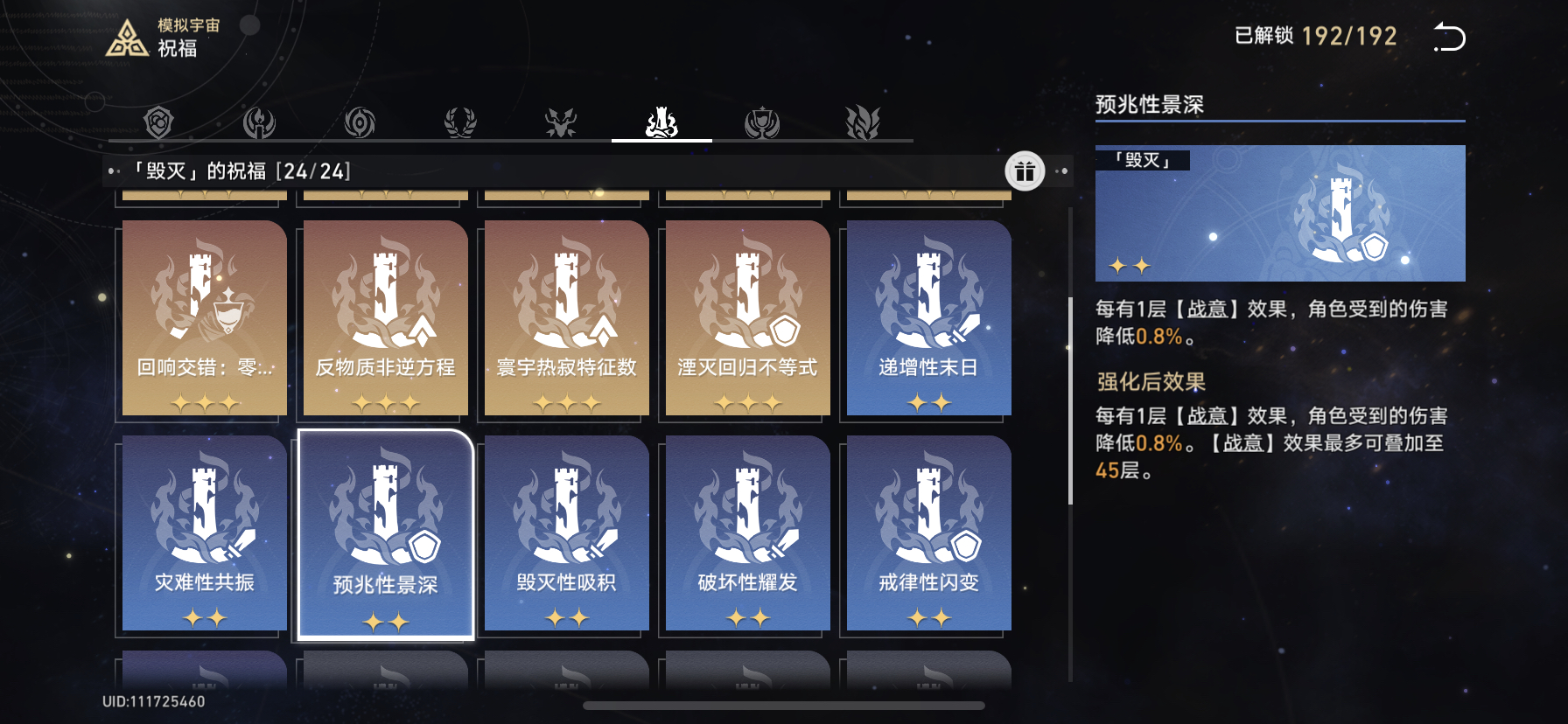
Task: Open the gift box reward icon
Action: coord(1025,171)
